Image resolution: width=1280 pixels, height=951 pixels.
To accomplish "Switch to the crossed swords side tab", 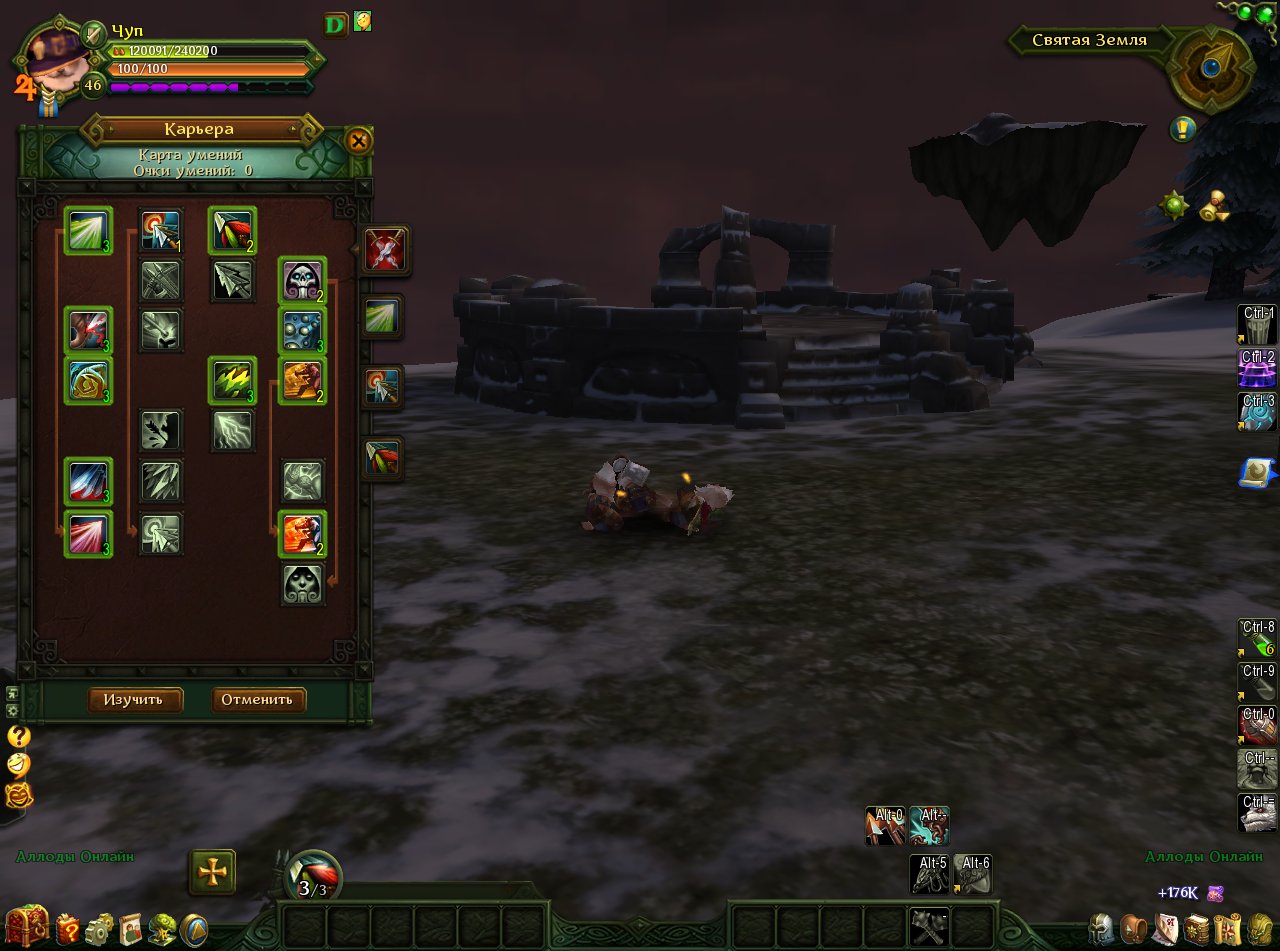I will click(382, 250).
